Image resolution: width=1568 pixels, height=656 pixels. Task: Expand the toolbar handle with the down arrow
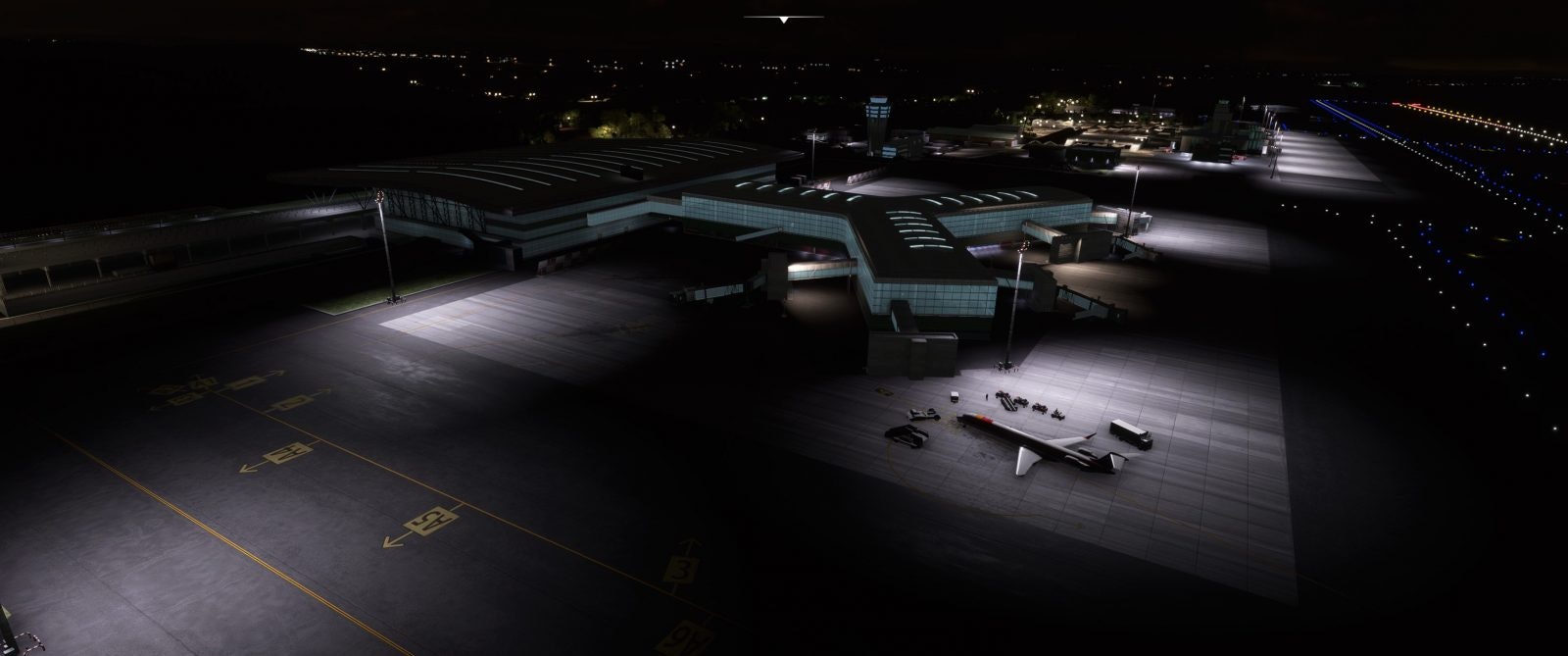[782, 18]
